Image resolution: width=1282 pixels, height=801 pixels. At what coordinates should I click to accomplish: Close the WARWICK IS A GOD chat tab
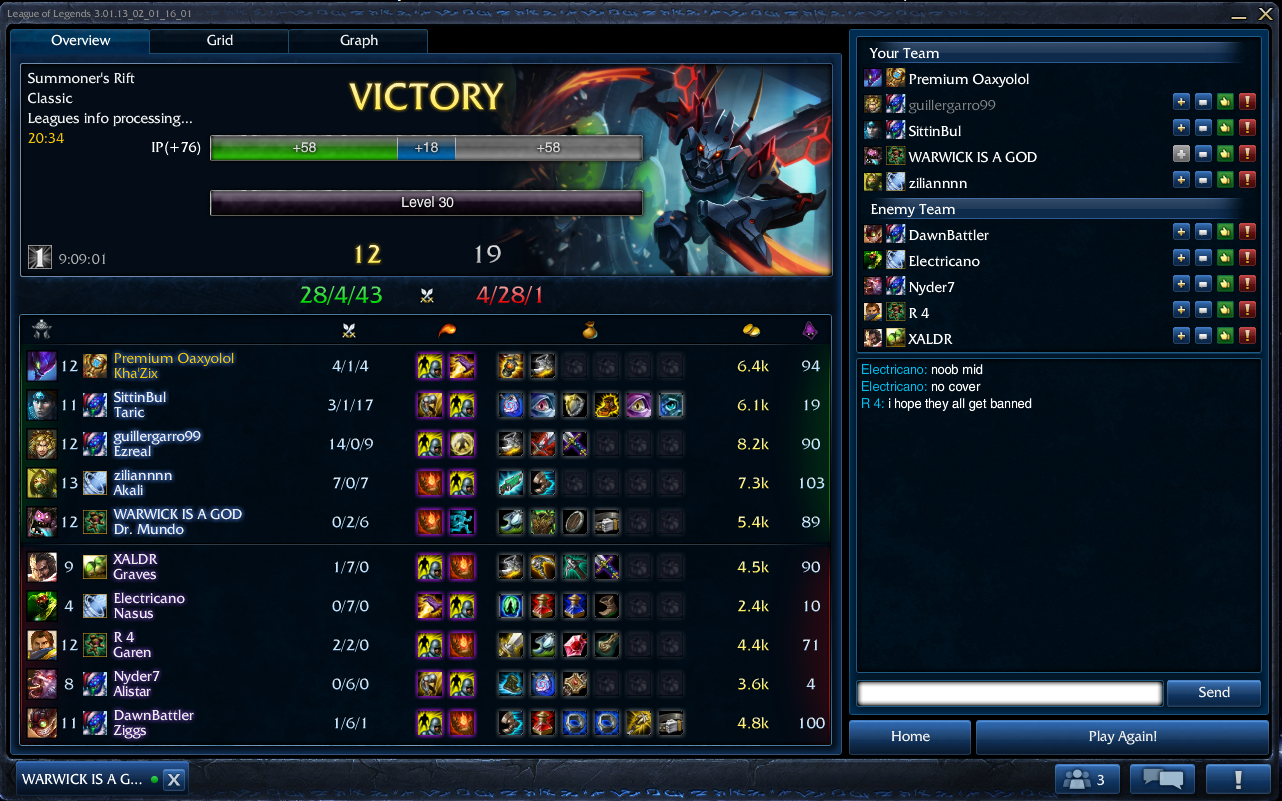[x=173, y=780]
